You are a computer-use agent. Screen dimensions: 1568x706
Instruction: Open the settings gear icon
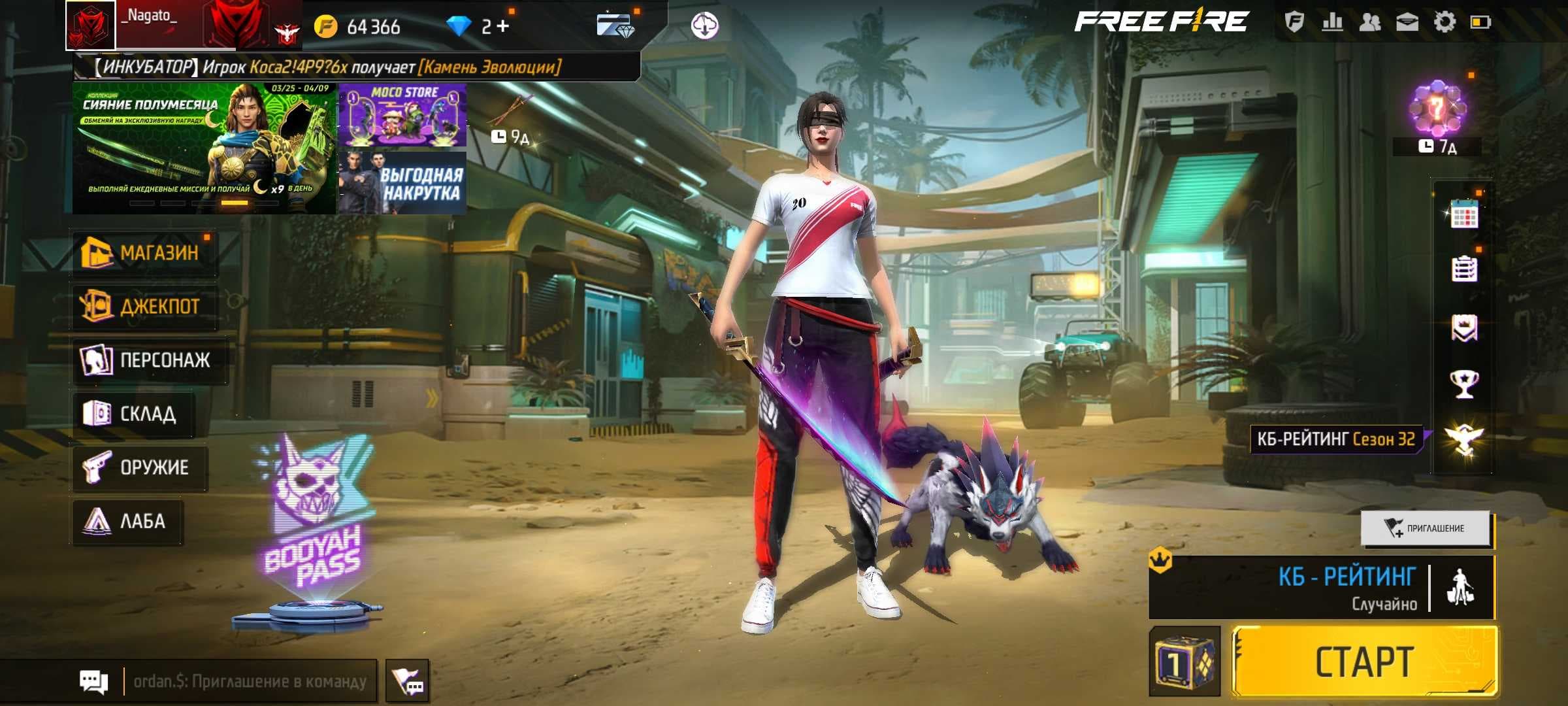[1444, 22]
